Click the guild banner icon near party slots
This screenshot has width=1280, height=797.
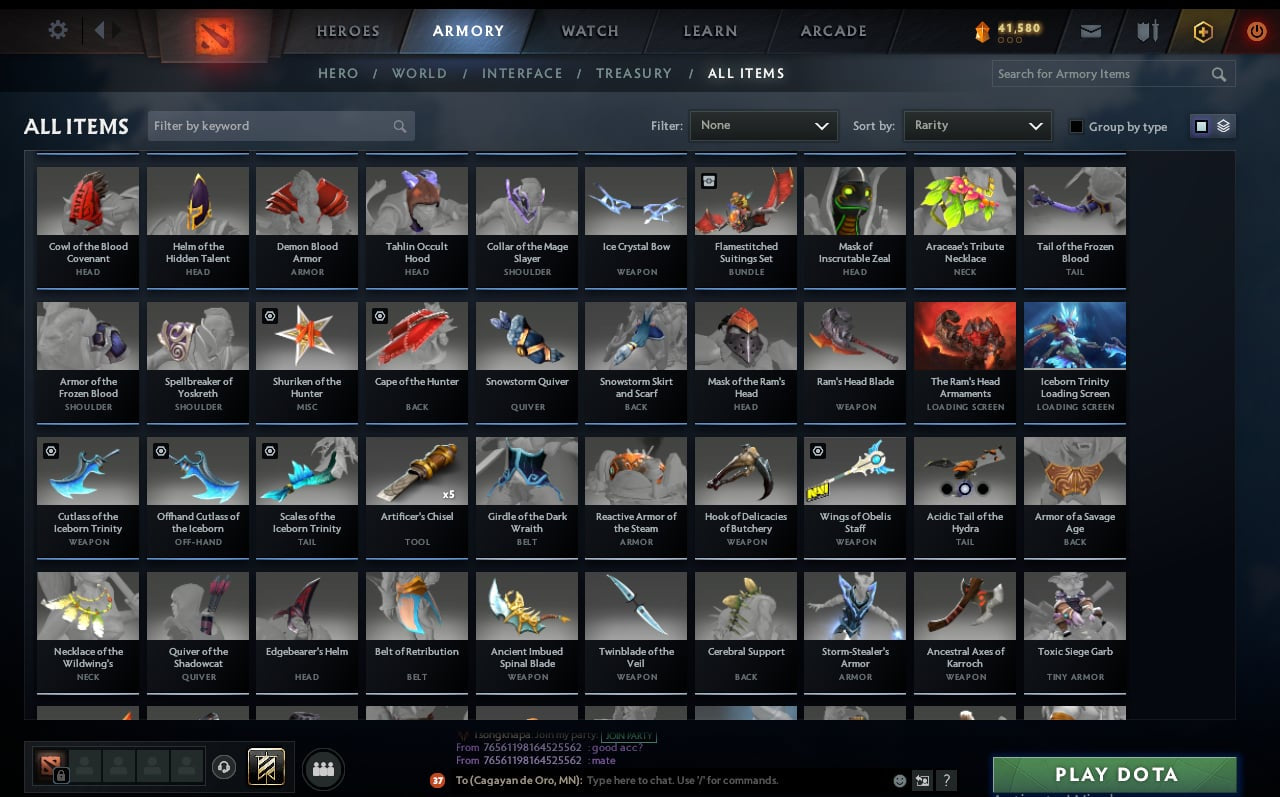click(x=266, y=766)
